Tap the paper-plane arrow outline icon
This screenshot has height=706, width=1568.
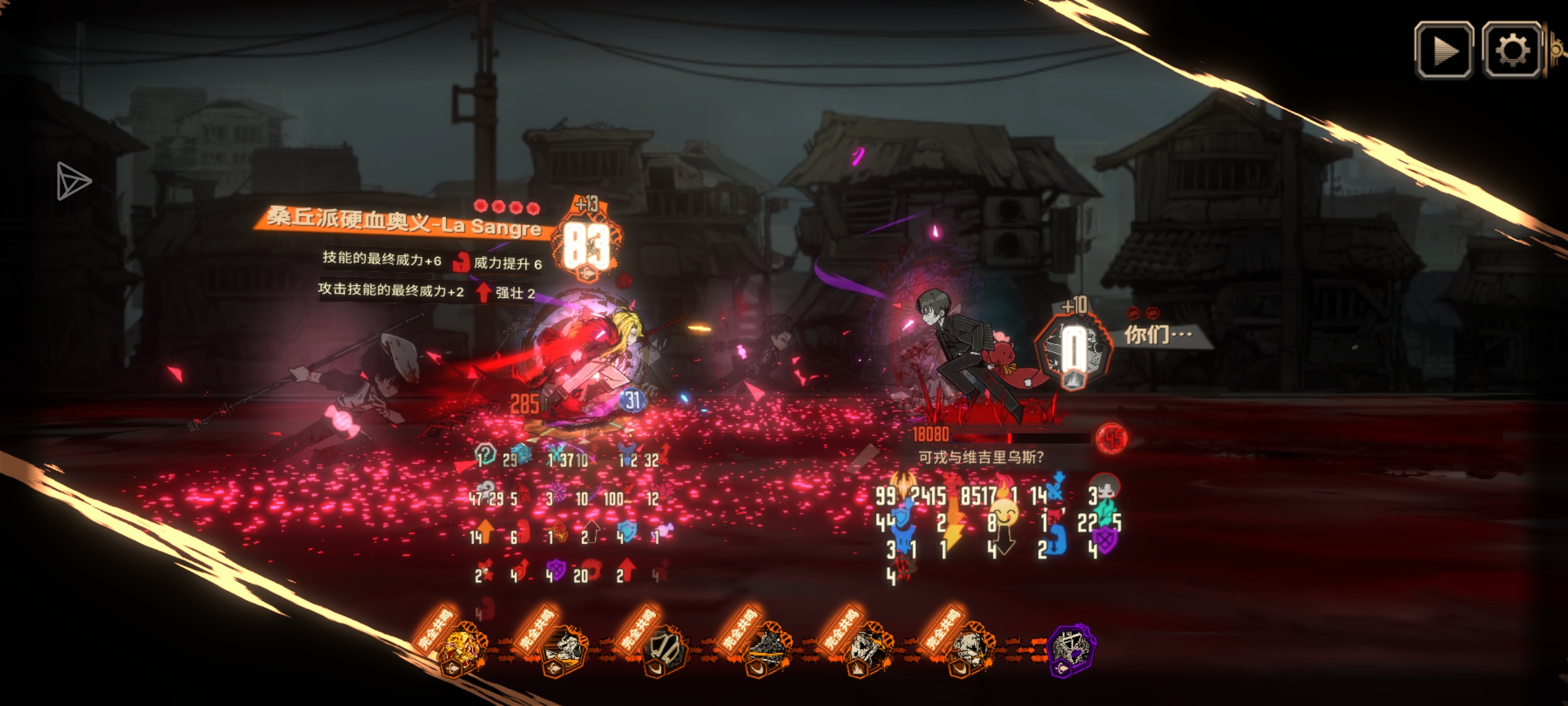click(x=73, y=180)
